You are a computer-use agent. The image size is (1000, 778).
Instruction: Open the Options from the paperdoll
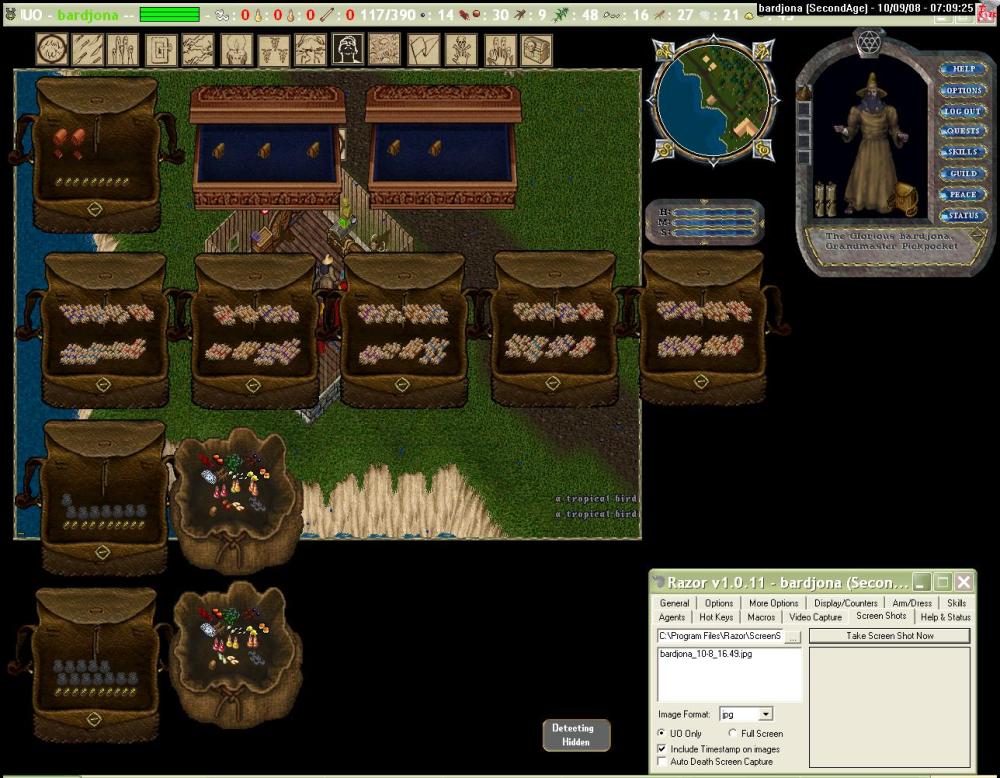point(963,90)
